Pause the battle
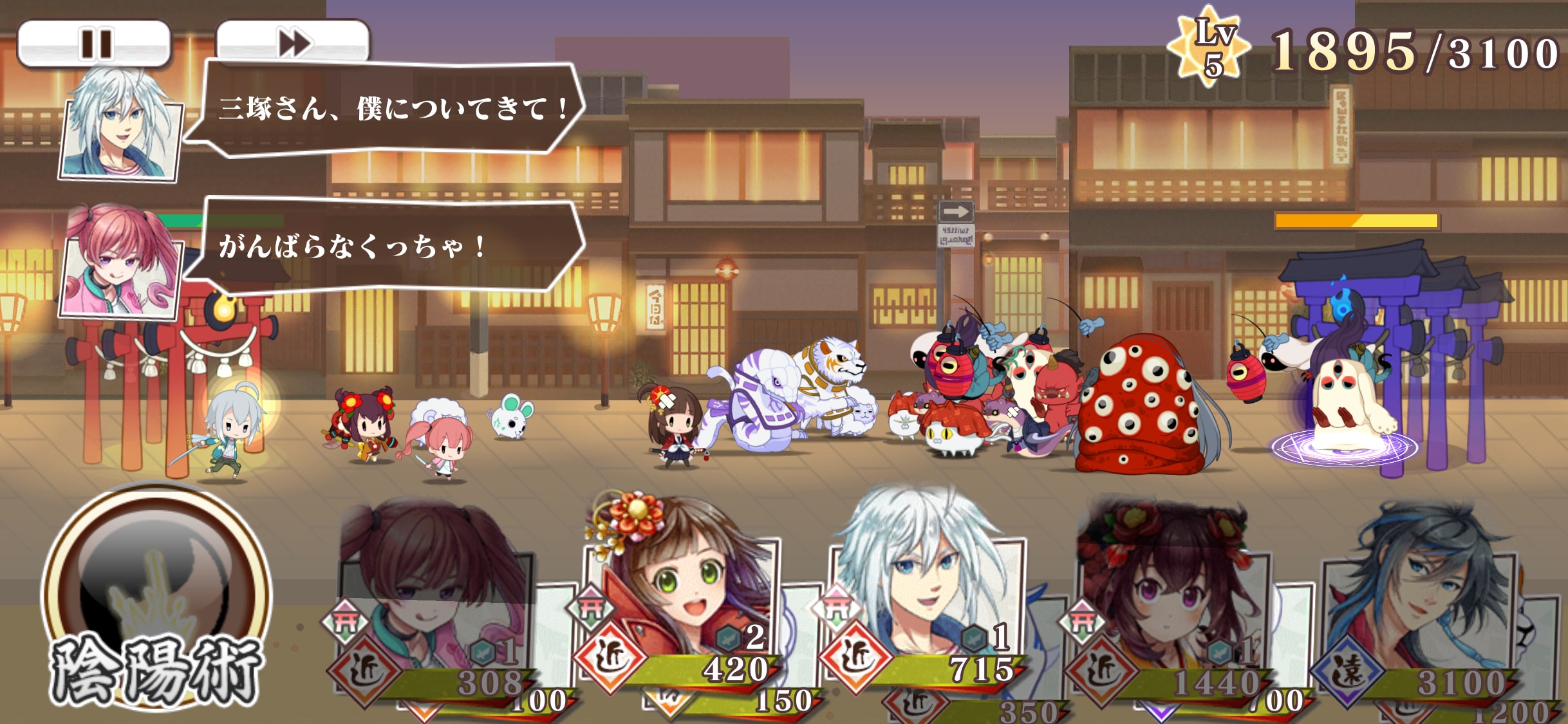The width and height of the screenshot is (1568, 724). [x=95, y=44]
